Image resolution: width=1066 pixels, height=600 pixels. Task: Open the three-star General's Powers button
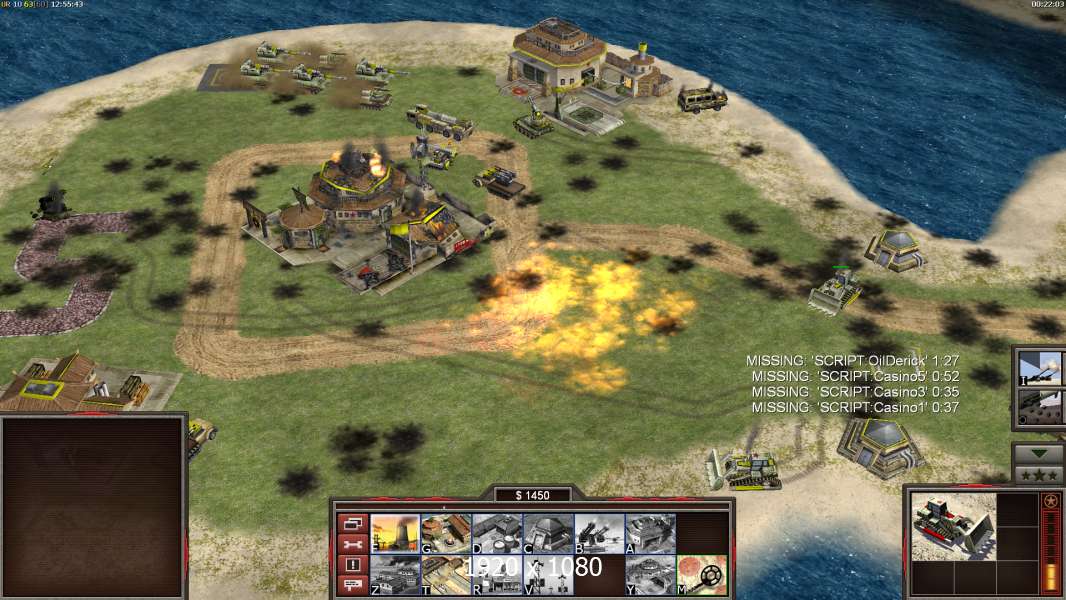click(x=1039, y=474)
